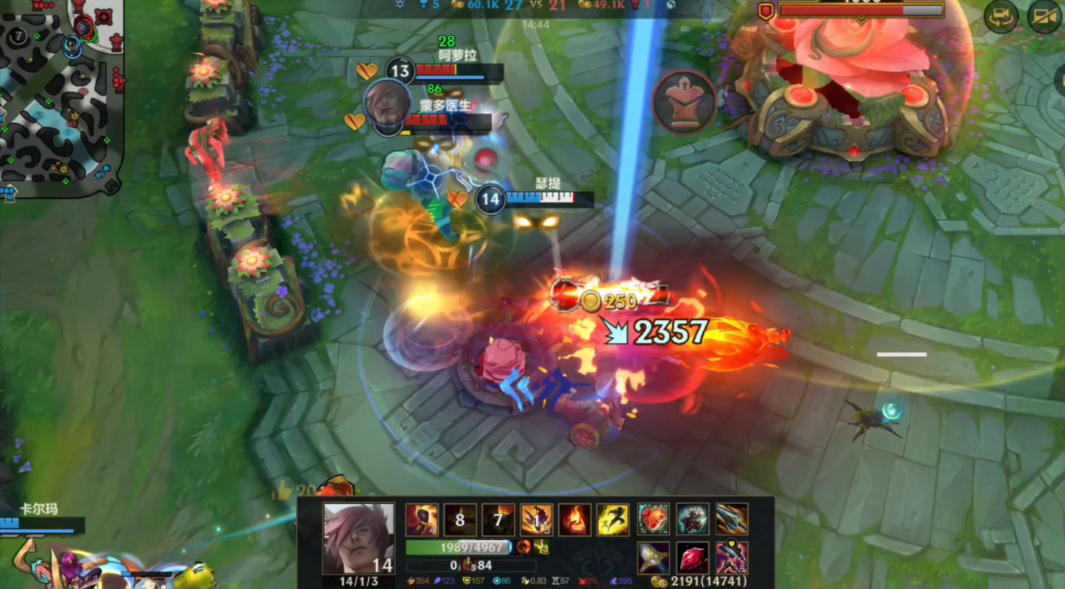
Task: Select the armored warrior item slot
Action: (x=692, y=519)
